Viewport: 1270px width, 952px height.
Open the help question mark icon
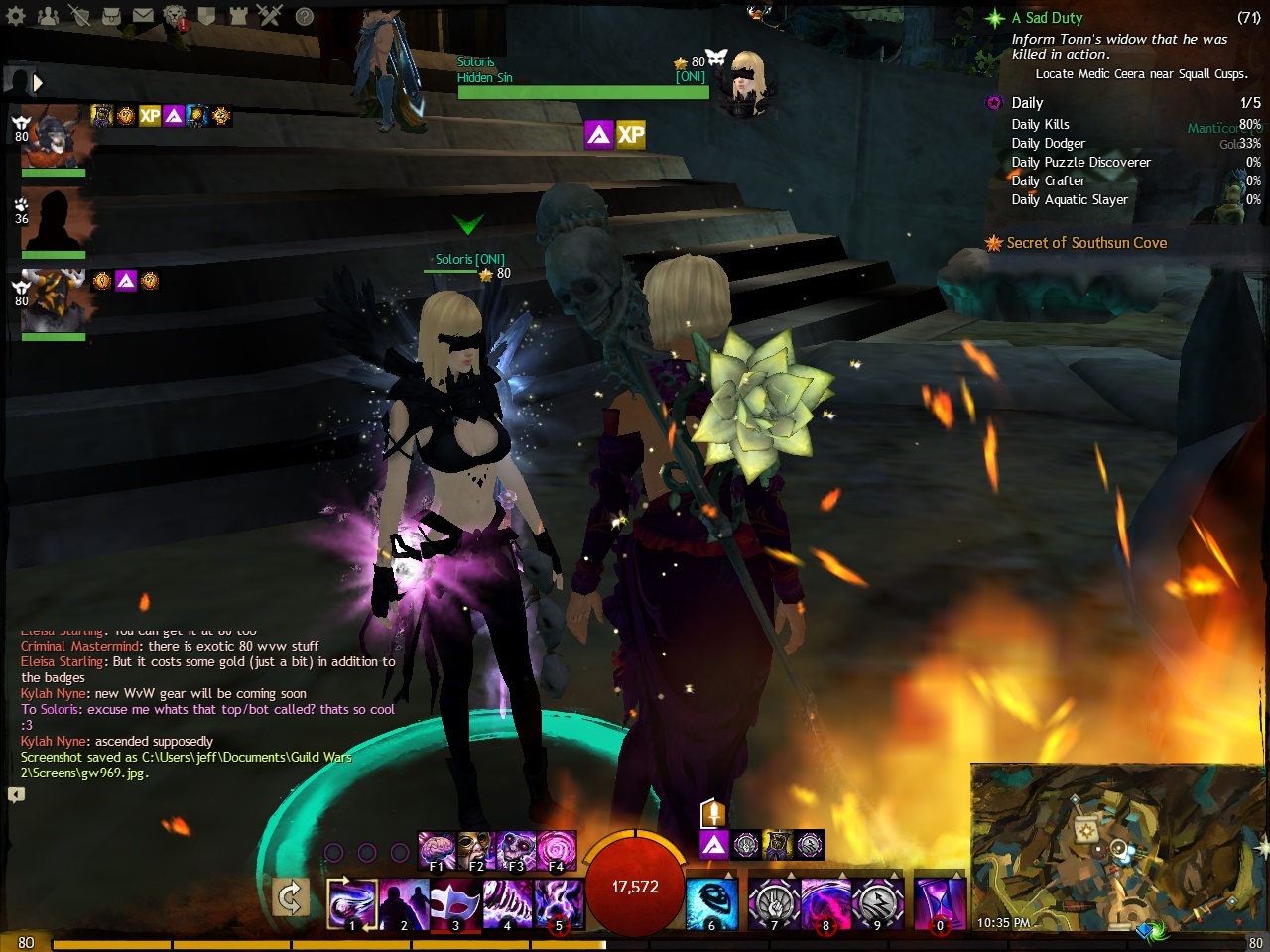click(x=305, y=16)
